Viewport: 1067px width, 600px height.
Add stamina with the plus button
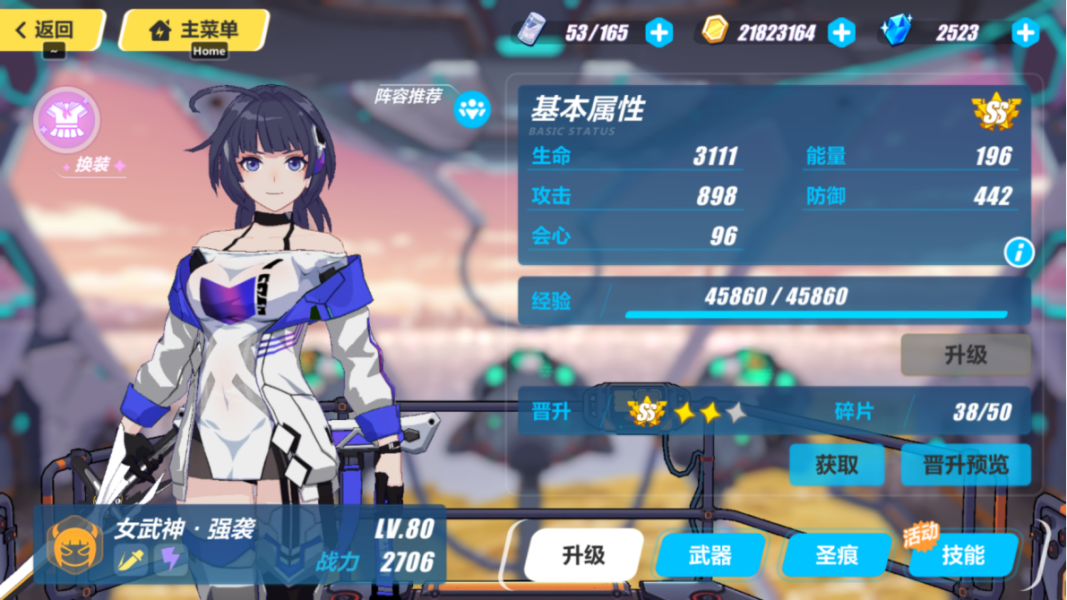coord(659,33)
